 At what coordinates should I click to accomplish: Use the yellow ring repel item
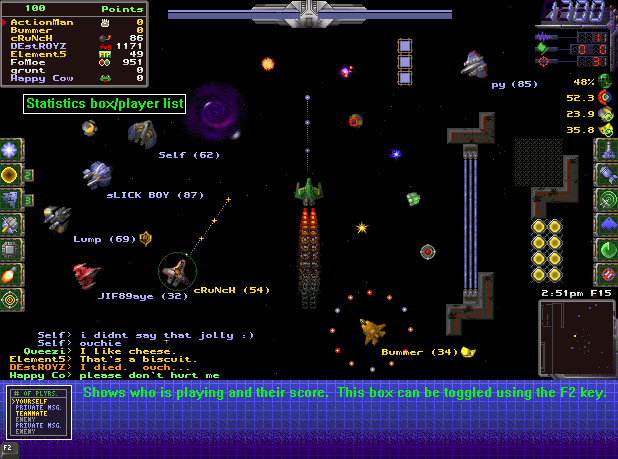[x=10, y=174]
